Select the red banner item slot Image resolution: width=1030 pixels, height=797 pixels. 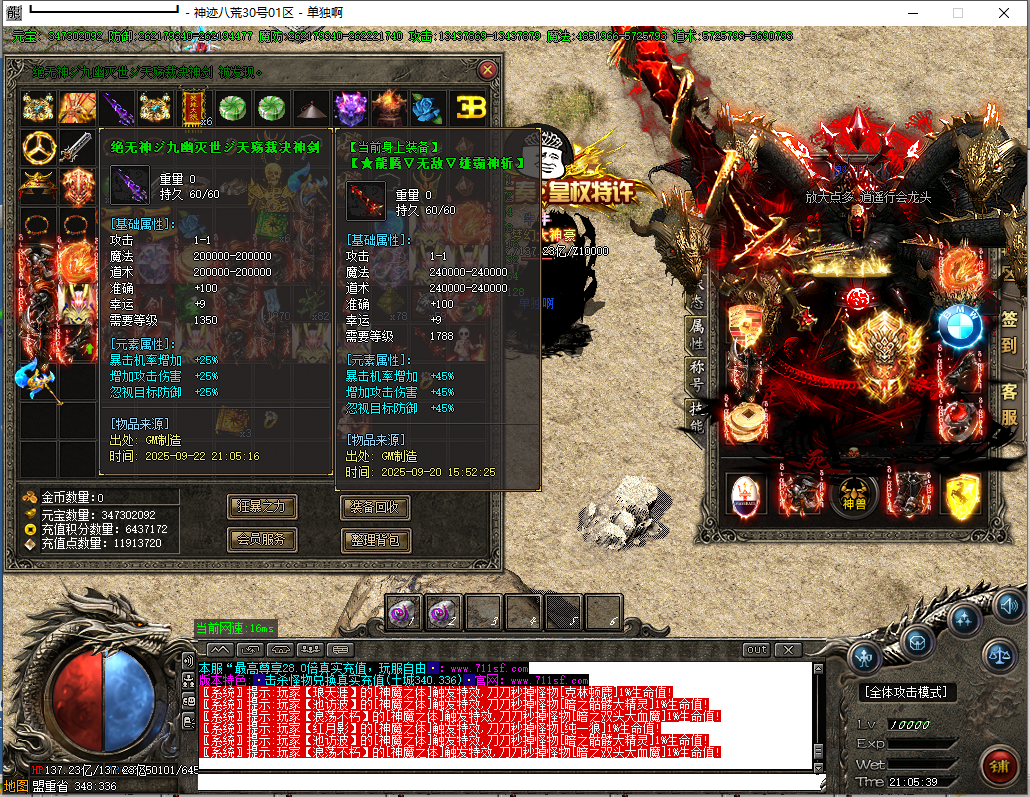(x=194, y=106)
